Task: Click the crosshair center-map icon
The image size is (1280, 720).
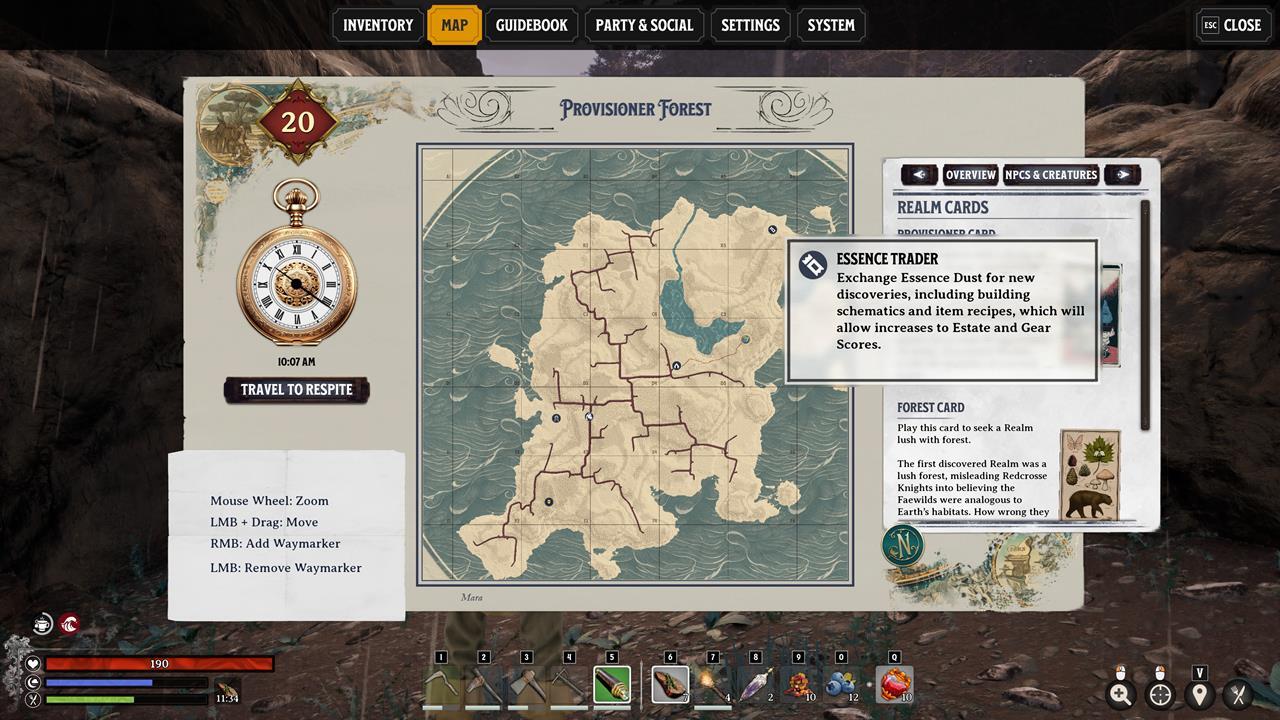Action: point(1160,694)
